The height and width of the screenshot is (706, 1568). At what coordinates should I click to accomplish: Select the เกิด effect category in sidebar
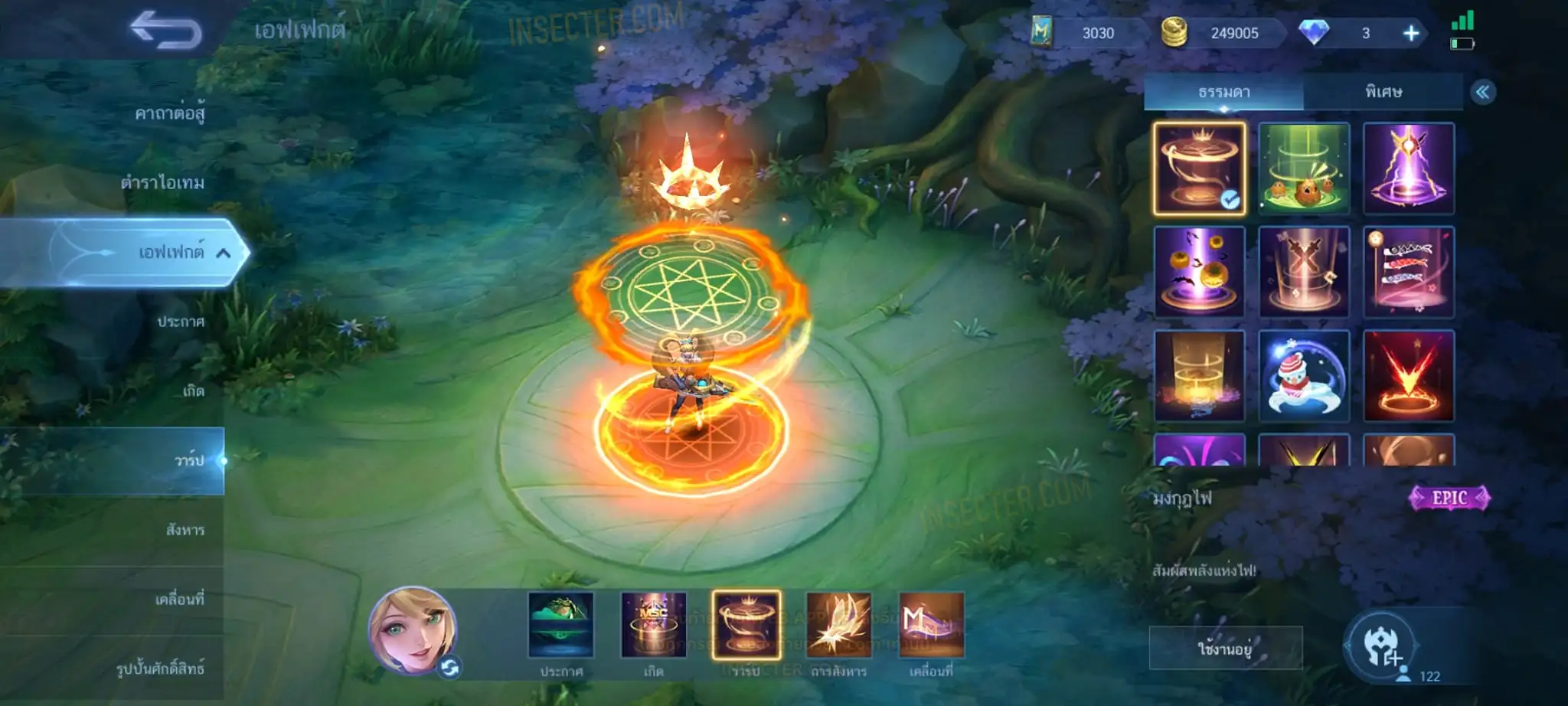(x=193, y=391)
